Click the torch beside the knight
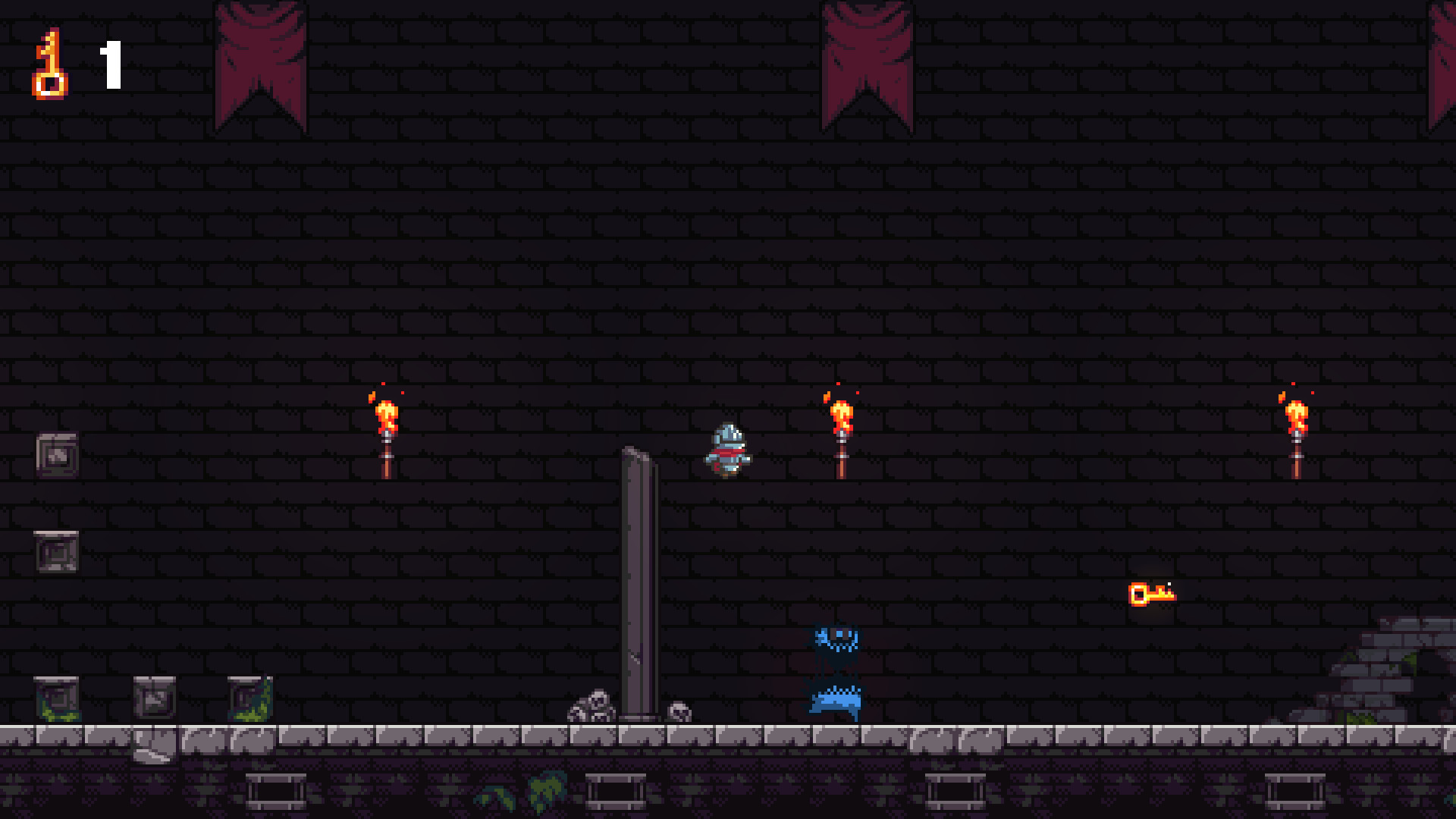Viewport: 1456px width, 819px height. point(839,432)
